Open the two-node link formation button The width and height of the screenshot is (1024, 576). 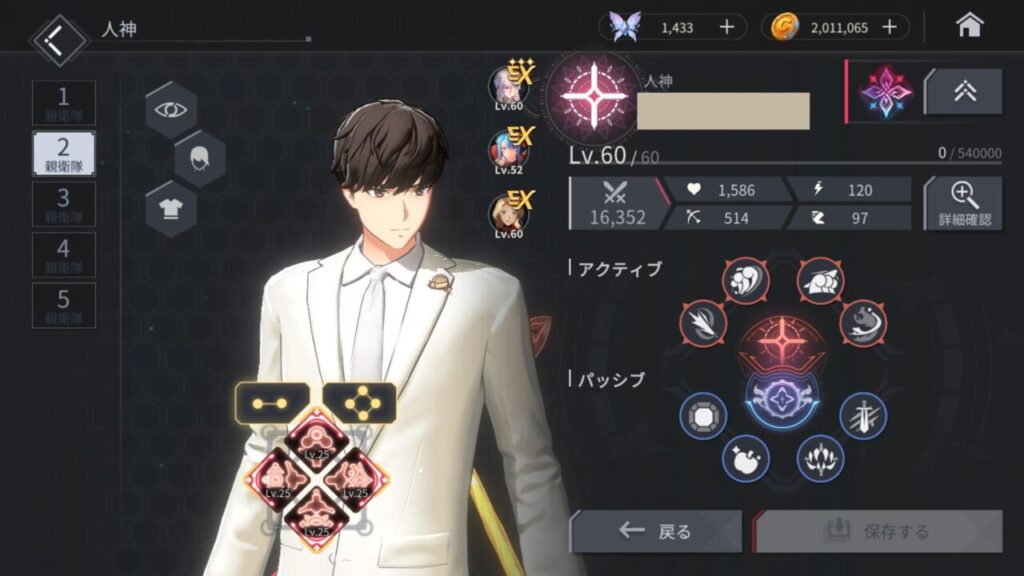[272, 402]
